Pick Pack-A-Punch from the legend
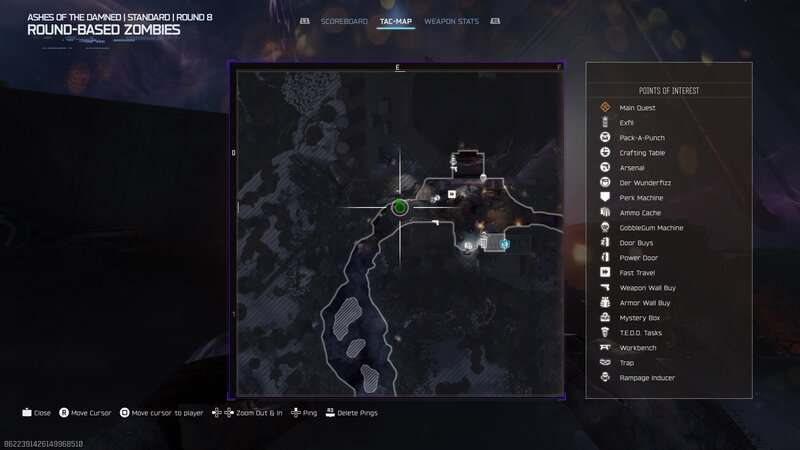The height and width of the screenshot is (450, 800). point(642,138)
